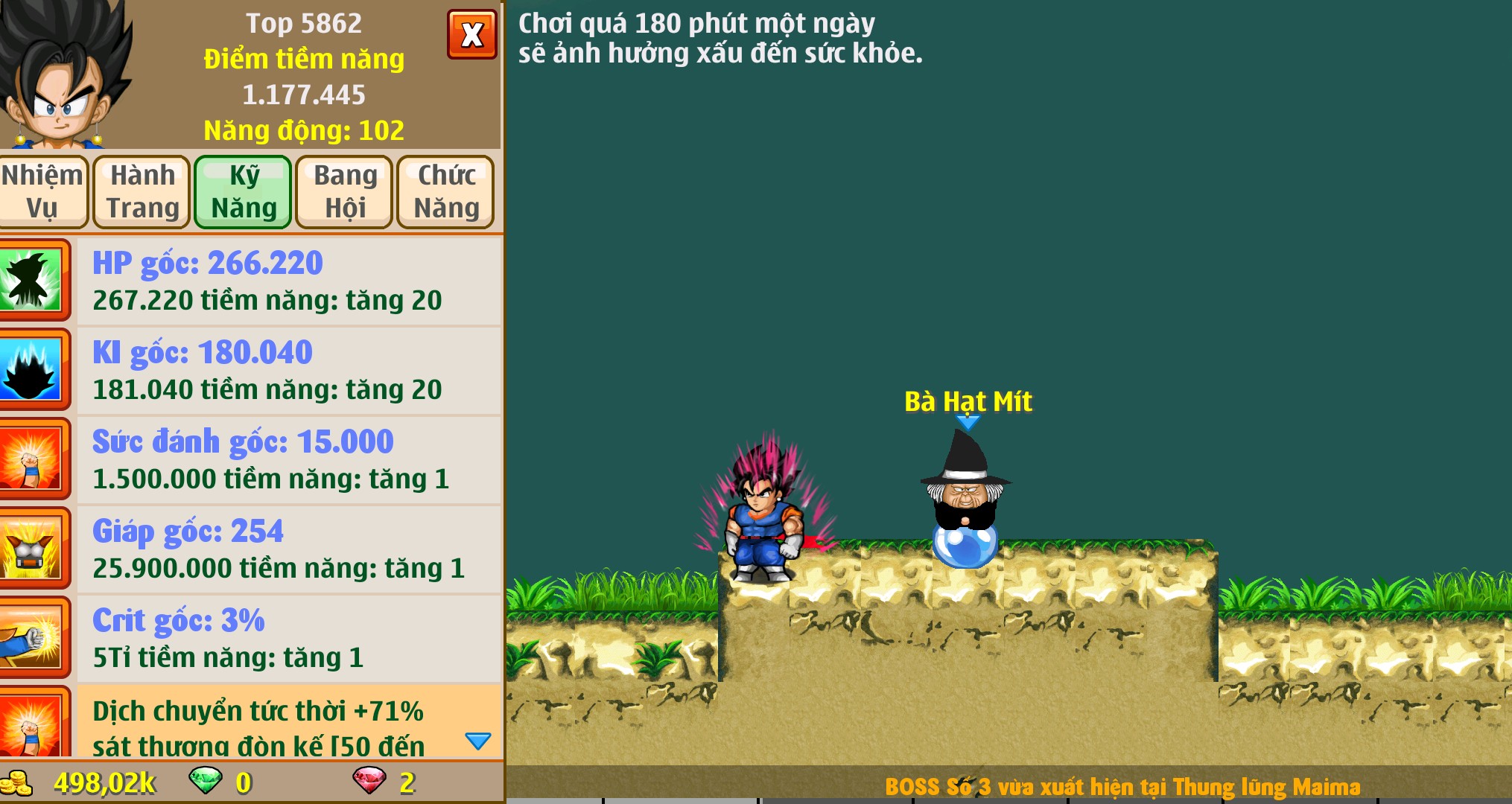Upgrade the HP gốc stat row

point(289,281)
